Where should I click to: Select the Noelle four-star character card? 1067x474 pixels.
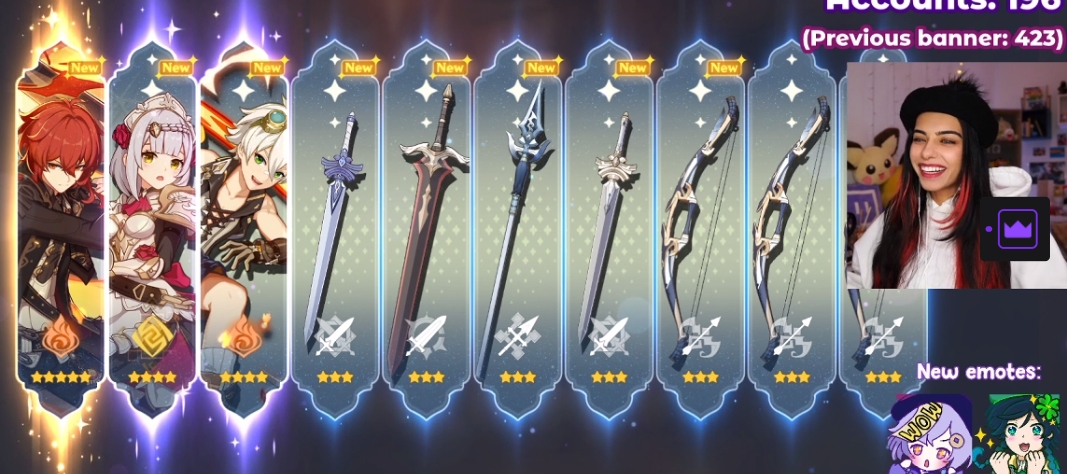pos(152,230)
